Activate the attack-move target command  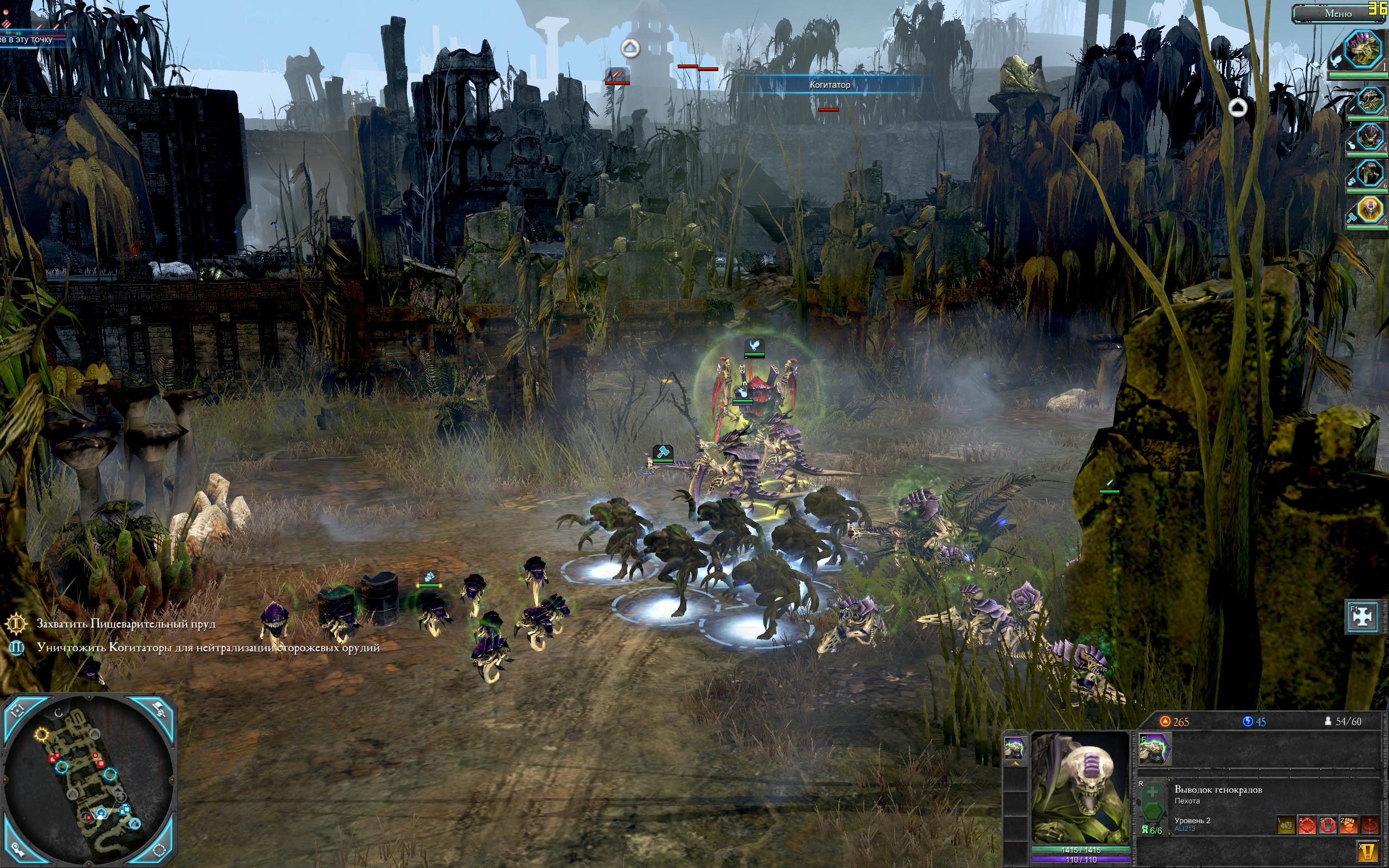point(1307,826)
